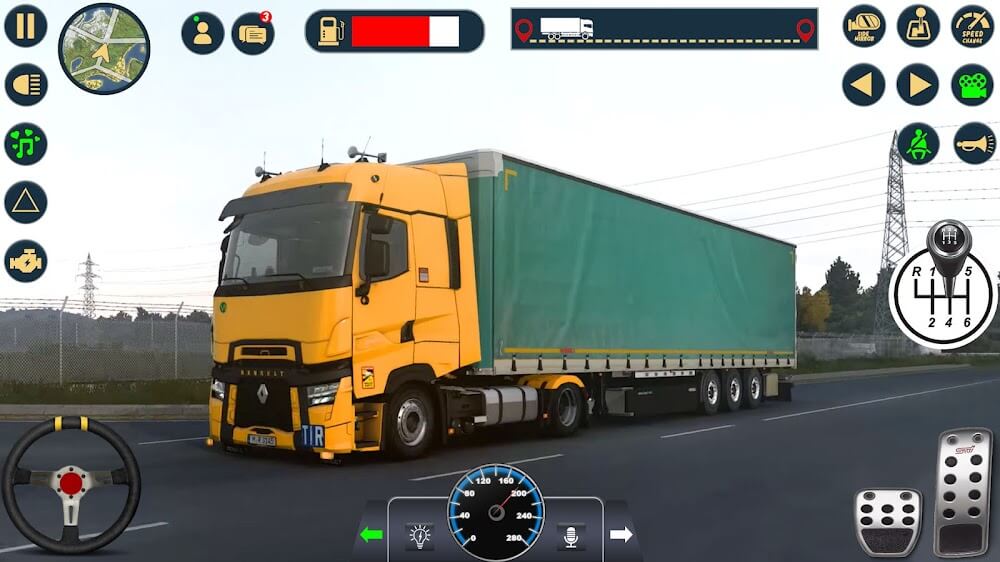Turn on the hazard triangle lights
The width and height of the screenshot is (1000, 562).
click(26, 203)
